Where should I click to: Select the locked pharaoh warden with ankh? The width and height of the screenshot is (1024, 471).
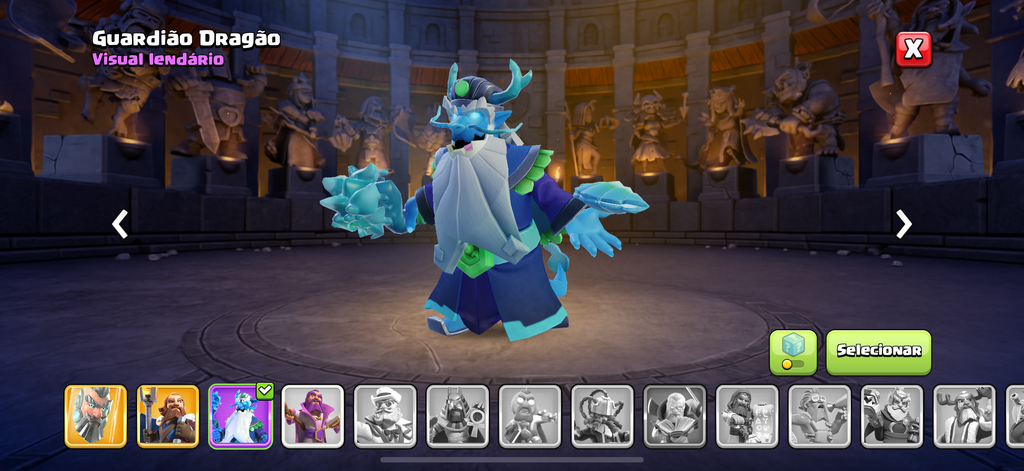[x=457, y=416]
